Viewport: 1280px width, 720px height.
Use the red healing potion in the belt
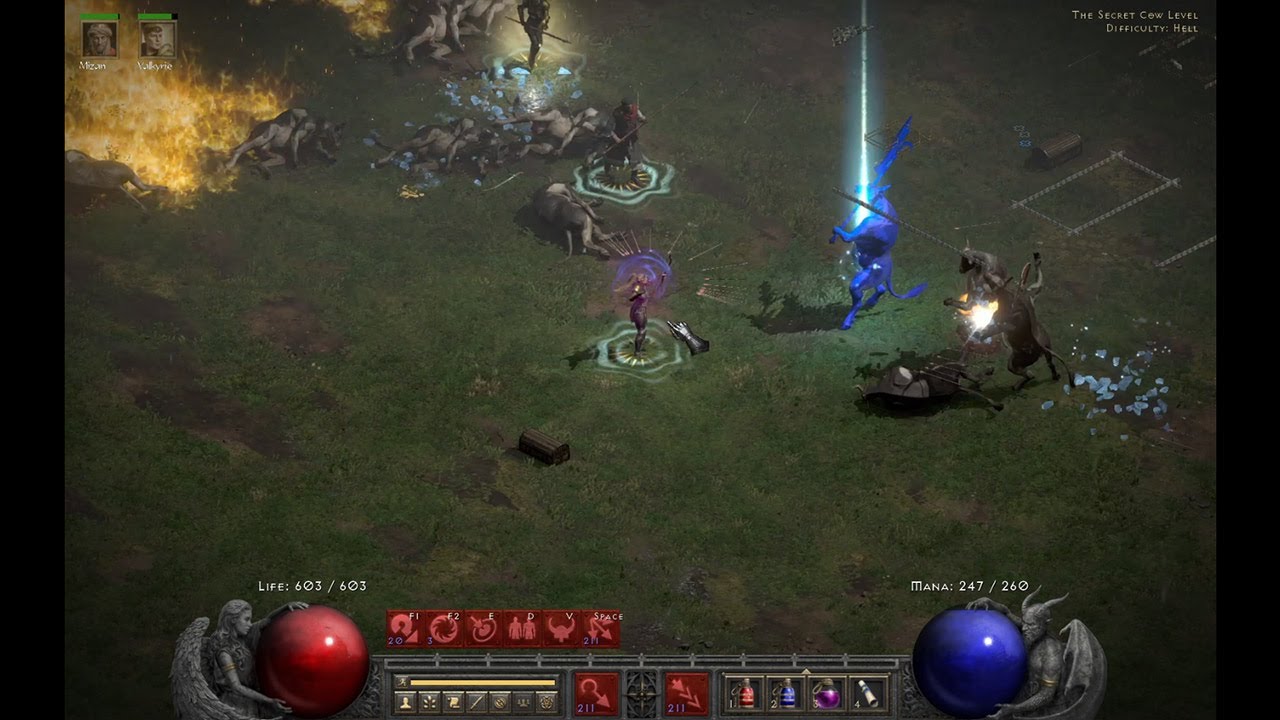745,693
